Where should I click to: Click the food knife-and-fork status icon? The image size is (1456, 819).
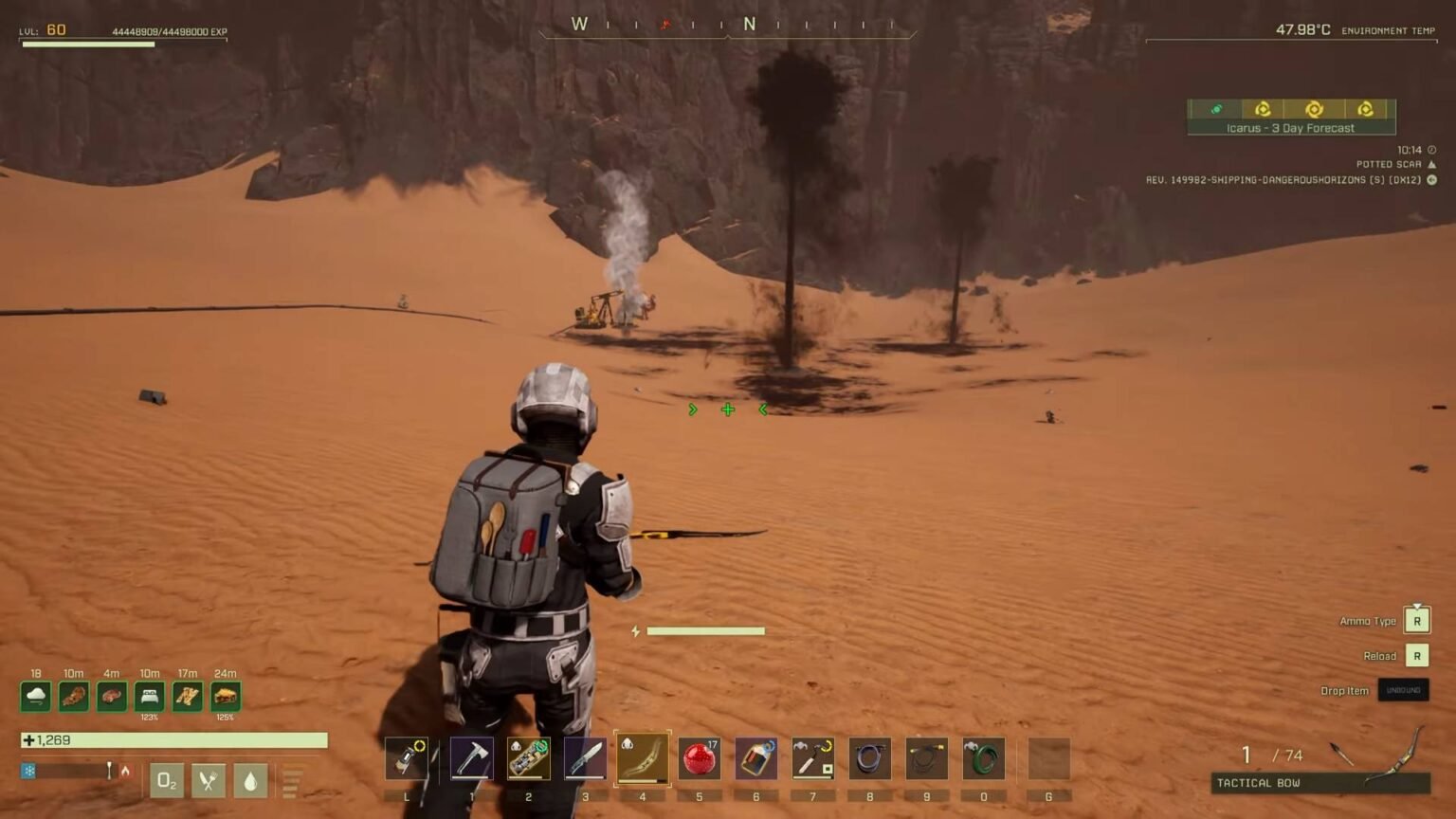coord(209,779)
